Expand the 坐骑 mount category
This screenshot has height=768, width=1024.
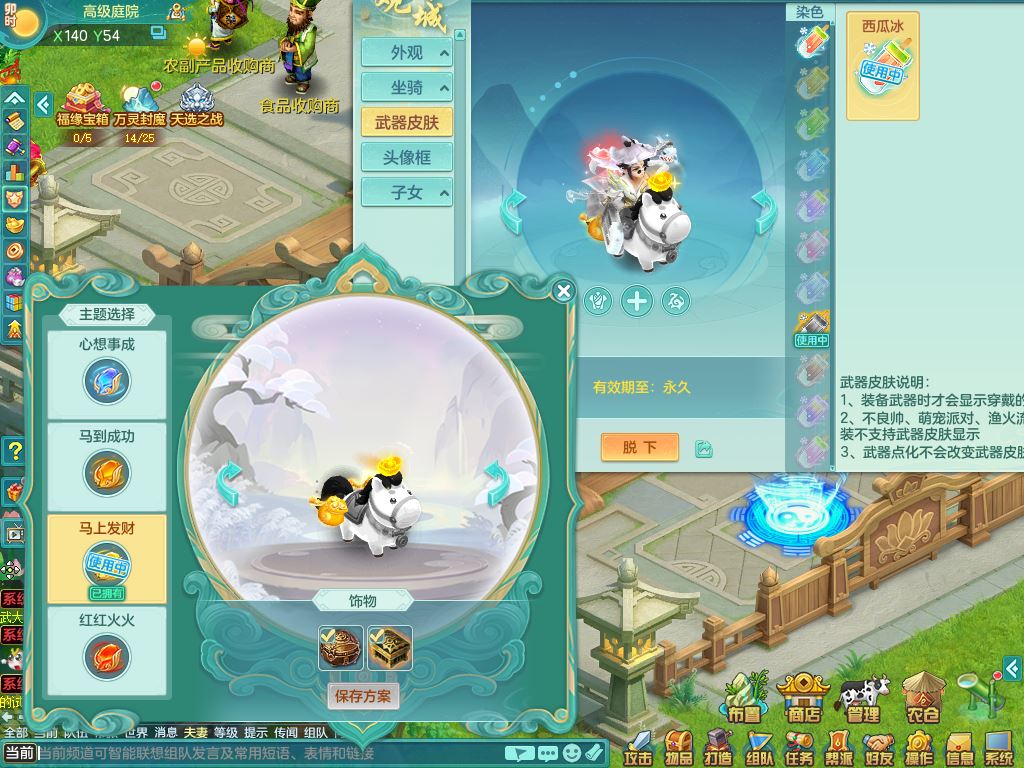click(x=407, y=87)
